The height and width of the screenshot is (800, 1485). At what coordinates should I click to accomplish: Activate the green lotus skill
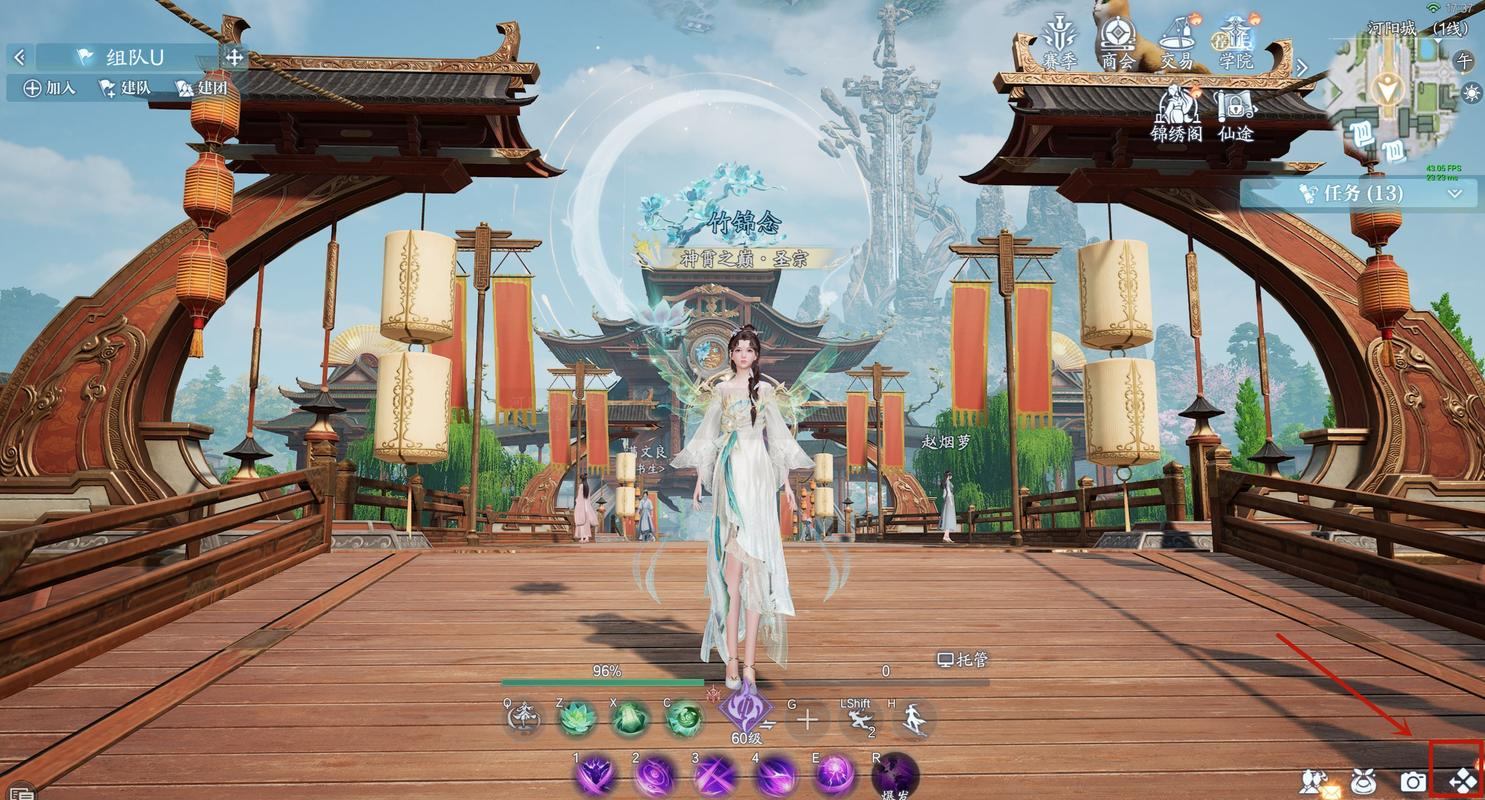577,718
